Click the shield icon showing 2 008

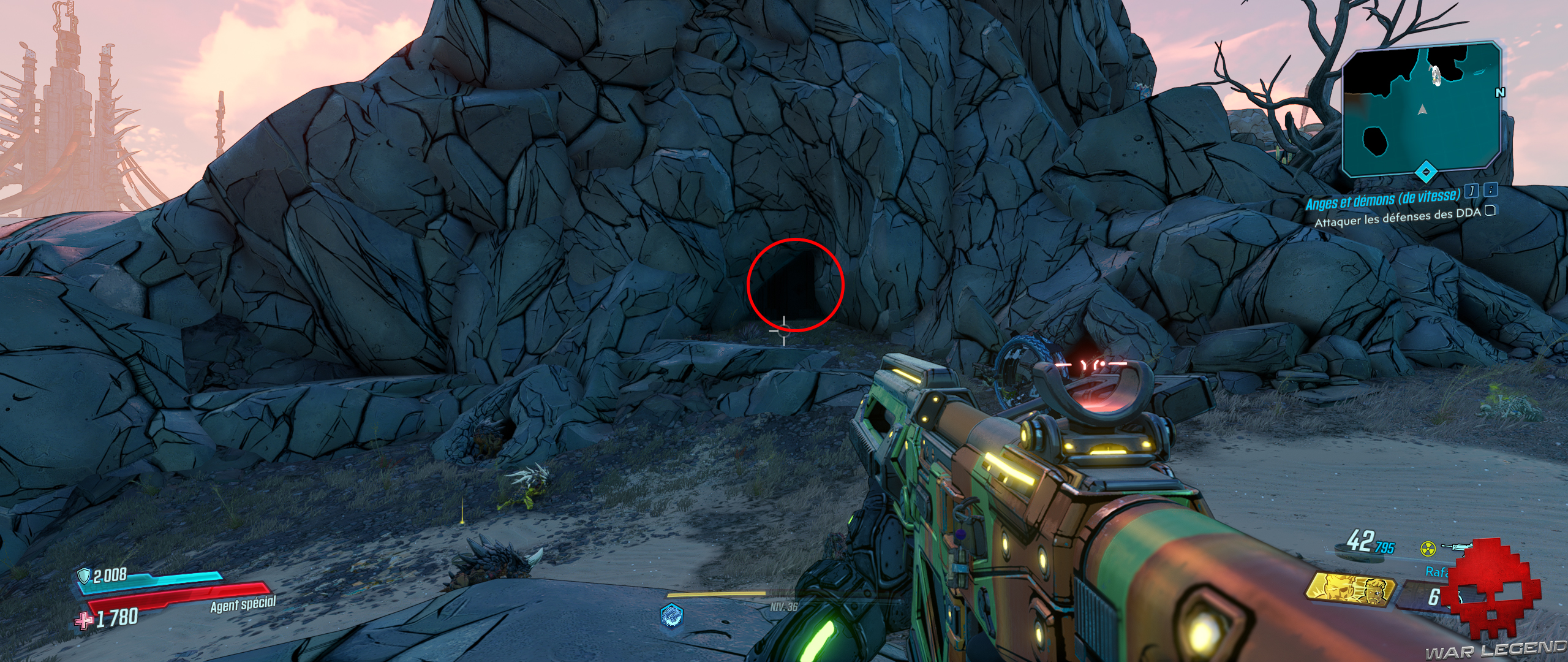84,577
